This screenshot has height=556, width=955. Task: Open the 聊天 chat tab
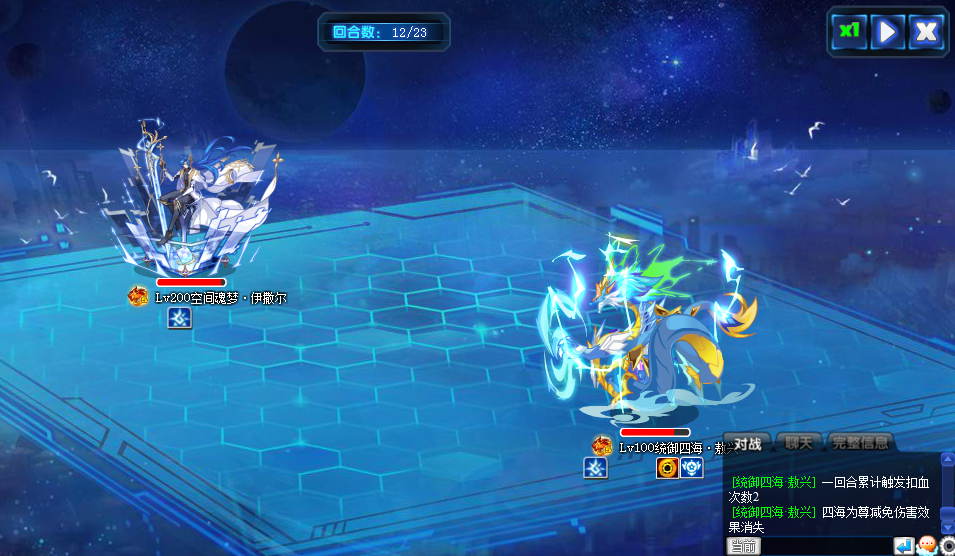point(799,443)
